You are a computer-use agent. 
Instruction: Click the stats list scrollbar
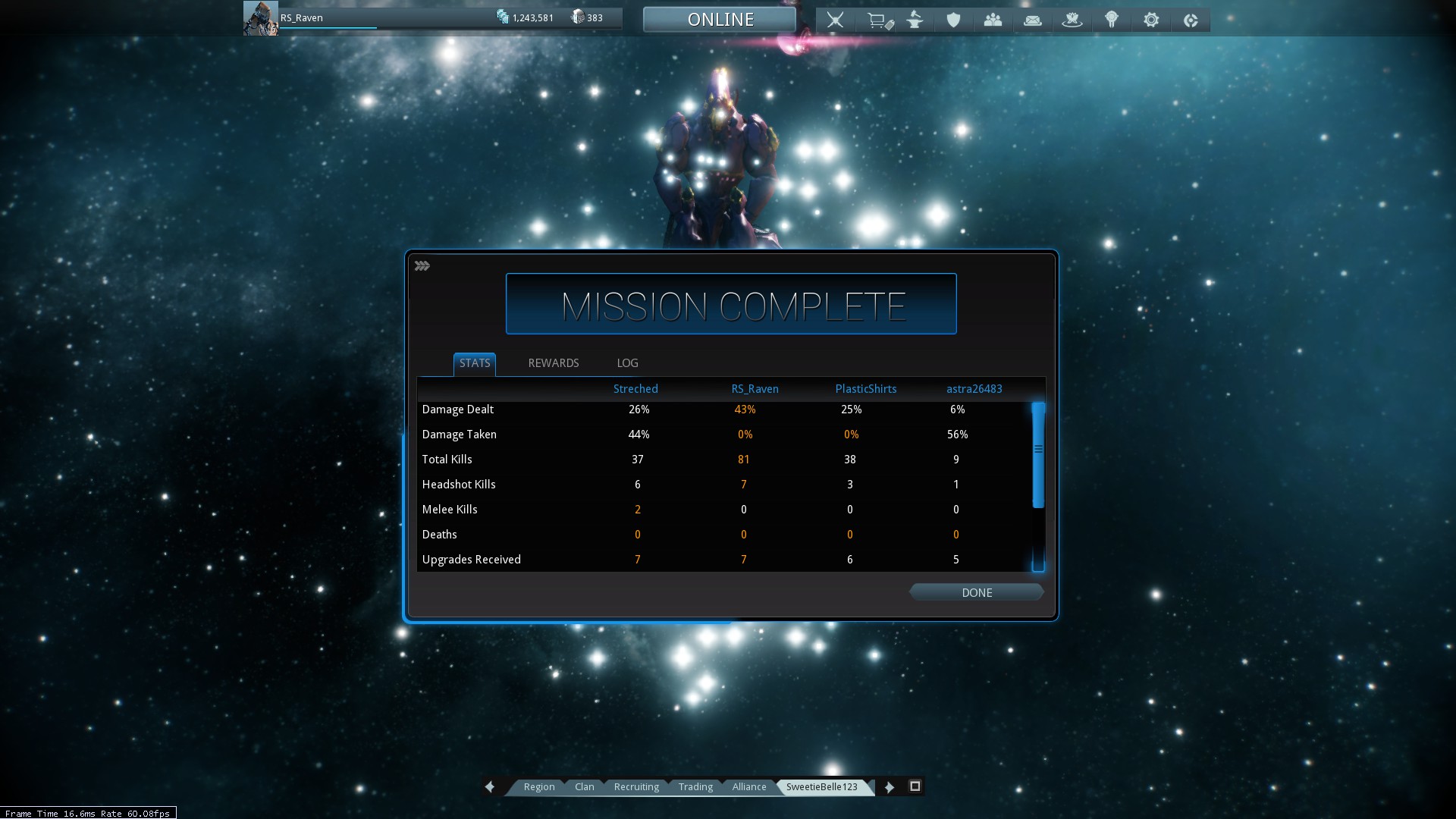tap(1038, 455)
